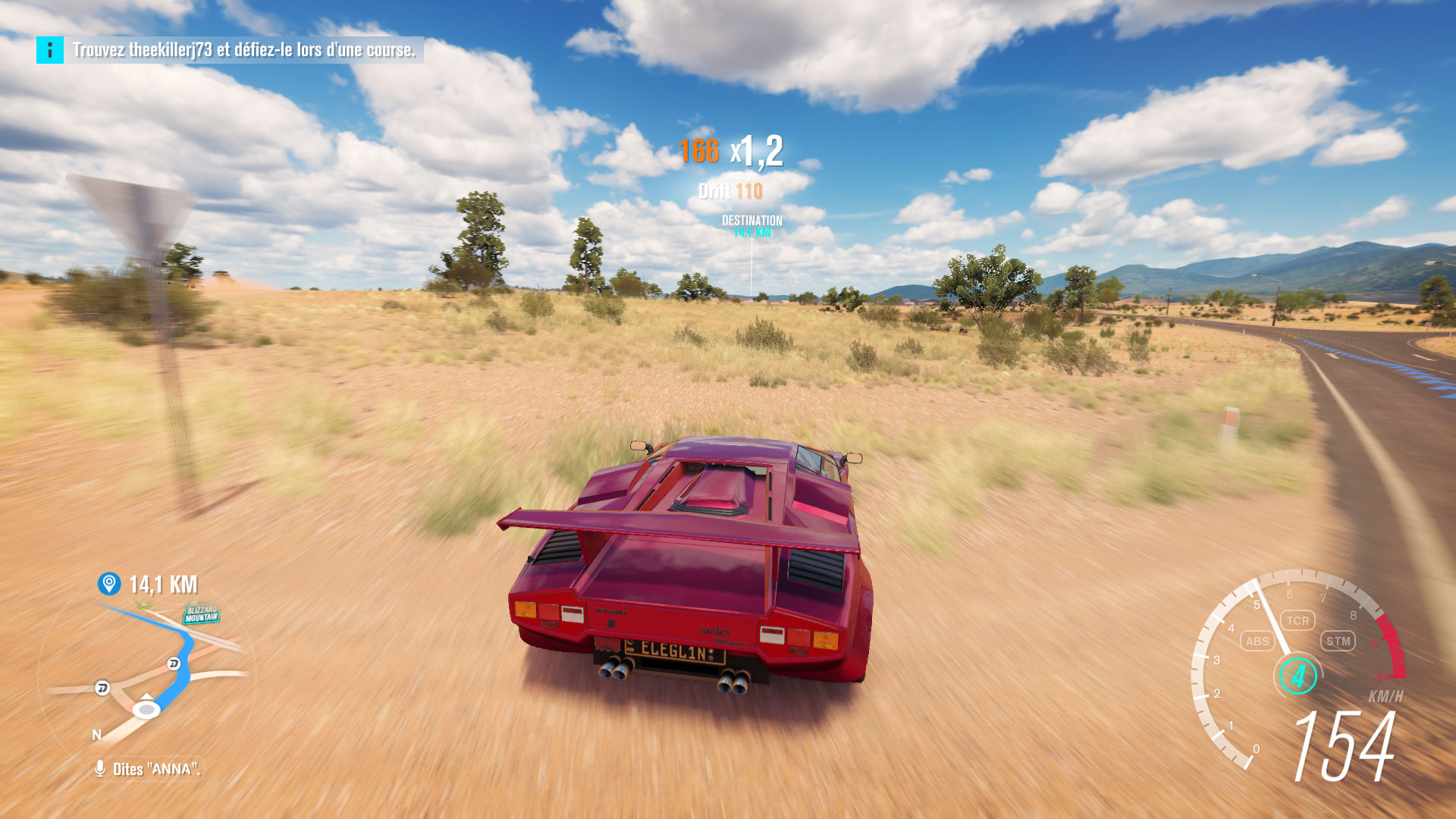The image size is (1456, 819).
Task: Click the orange 166 skill score
Action: coord(700,153)
